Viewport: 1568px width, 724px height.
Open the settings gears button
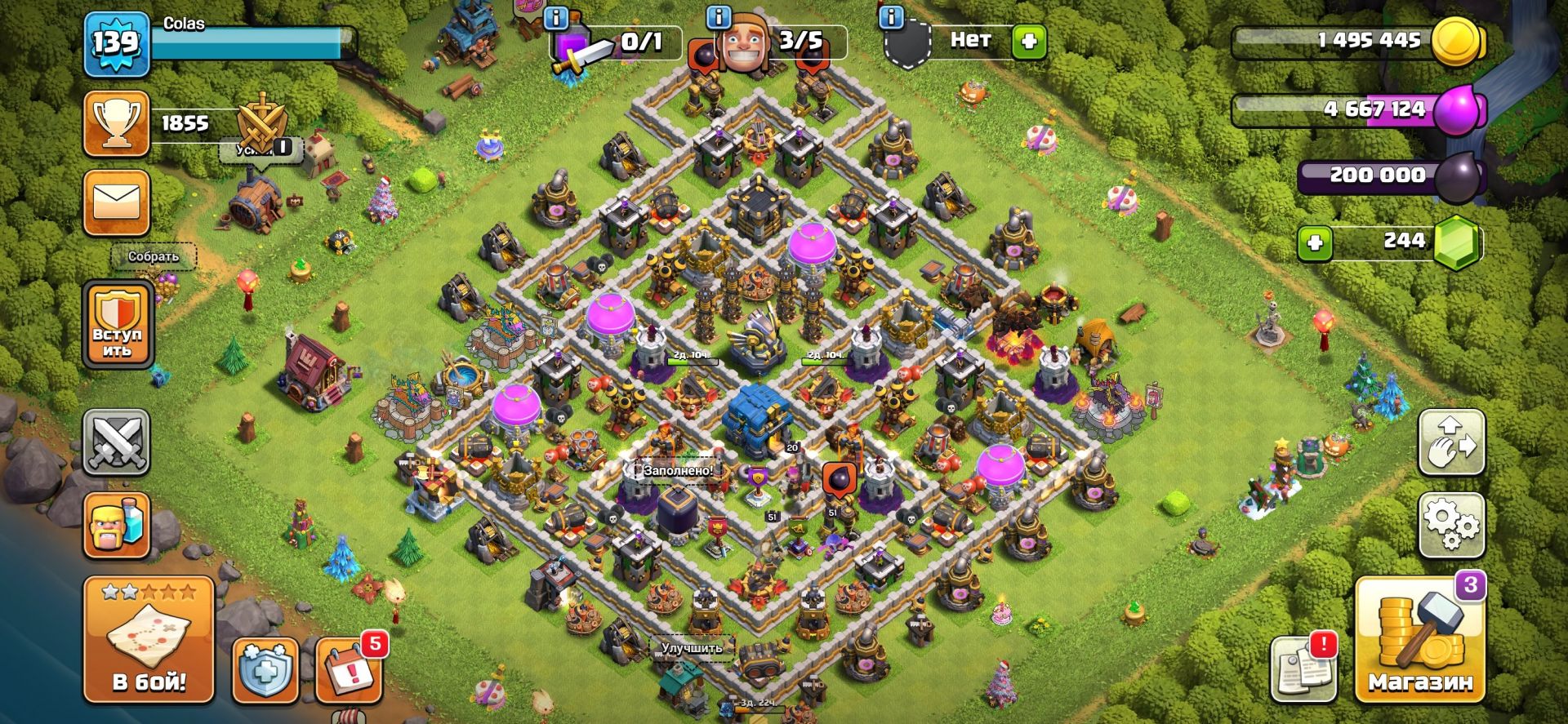click(1451, 525)
